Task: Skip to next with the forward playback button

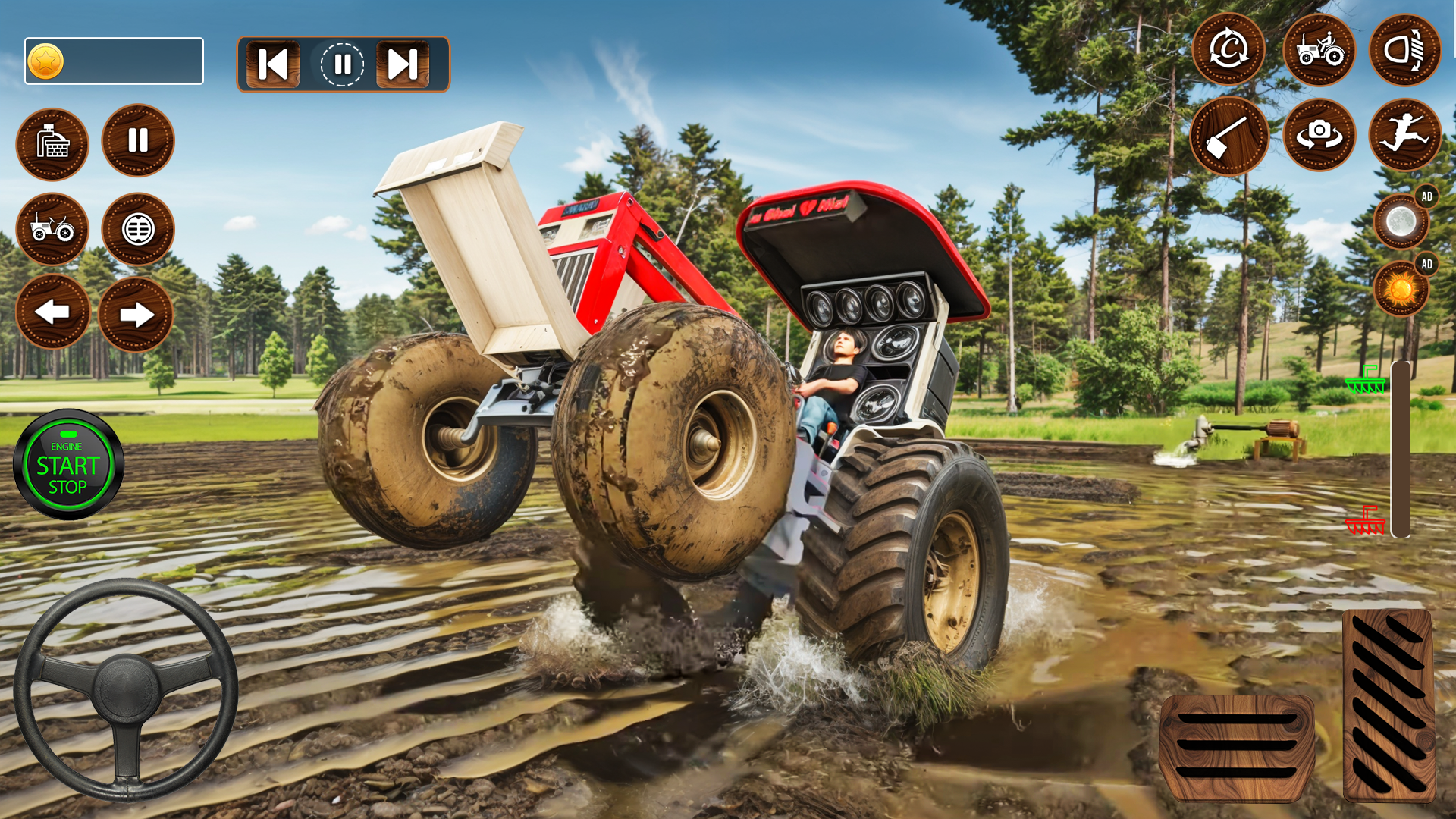Action: coord(403,64)
